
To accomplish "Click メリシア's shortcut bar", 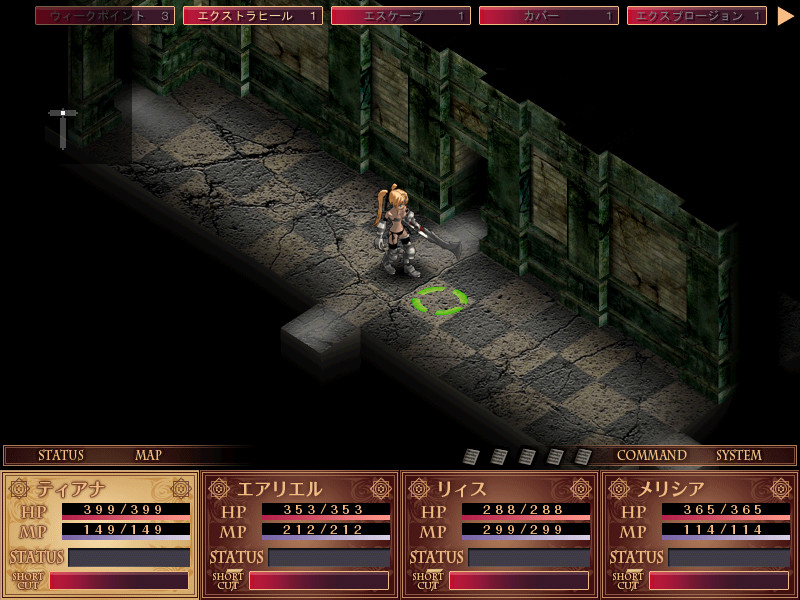I will 718,581.
